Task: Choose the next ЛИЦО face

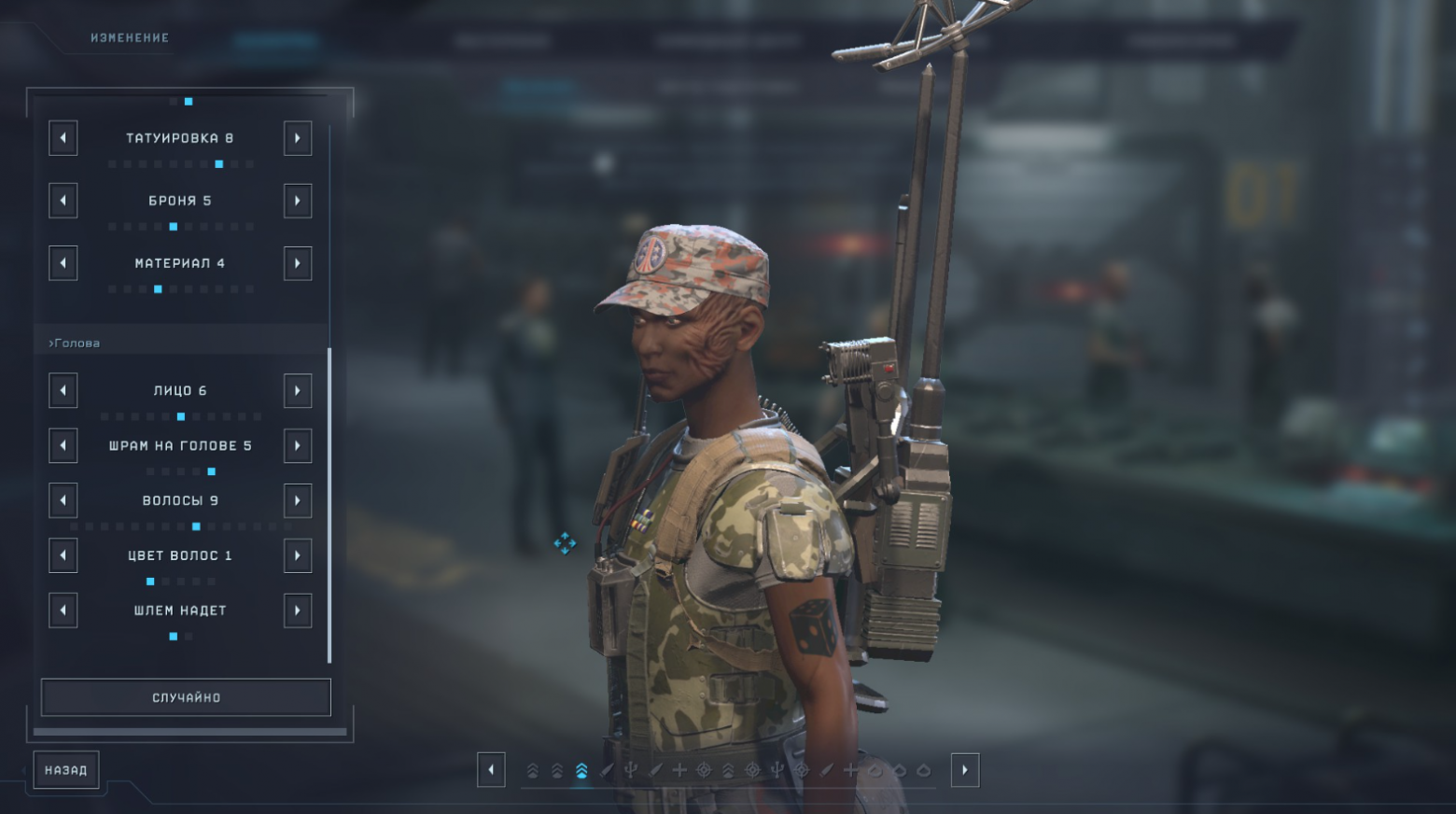Action: coord(298,390)
